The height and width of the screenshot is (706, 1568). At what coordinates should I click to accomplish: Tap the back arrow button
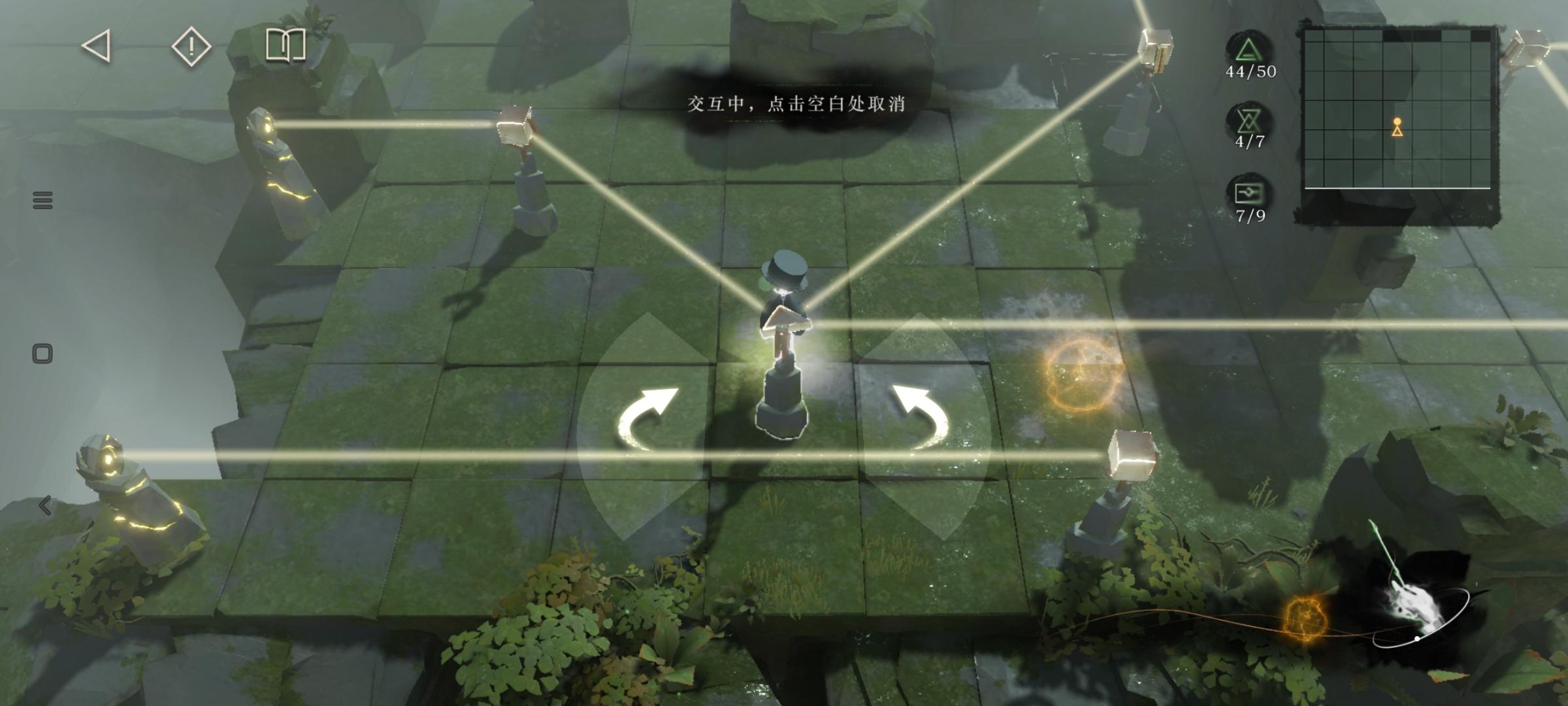coord(97,46)
